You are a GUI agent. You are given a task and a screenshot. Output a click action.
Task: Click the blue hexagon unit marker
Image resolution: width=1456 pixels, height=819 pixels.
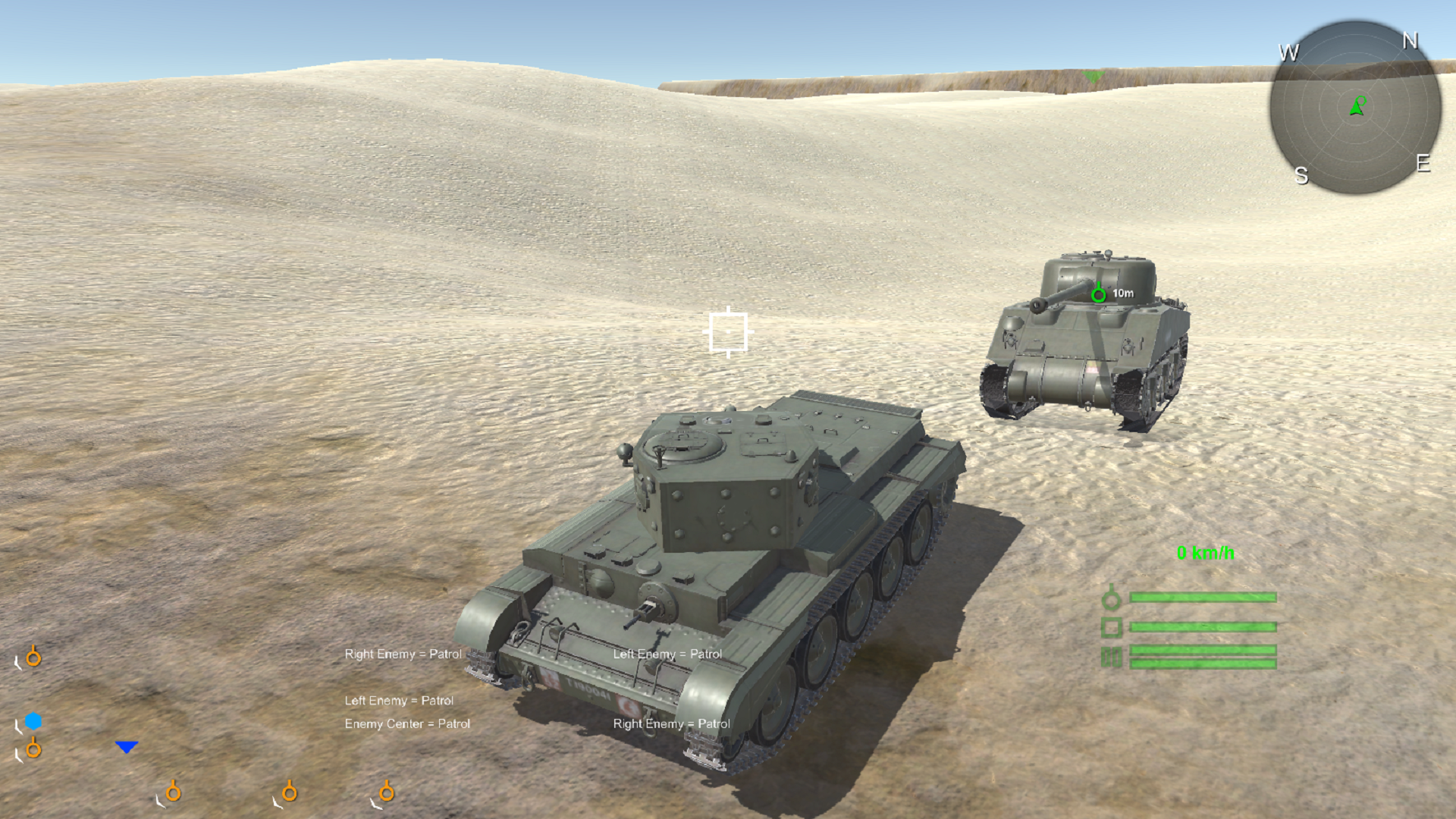click(32, 720)
